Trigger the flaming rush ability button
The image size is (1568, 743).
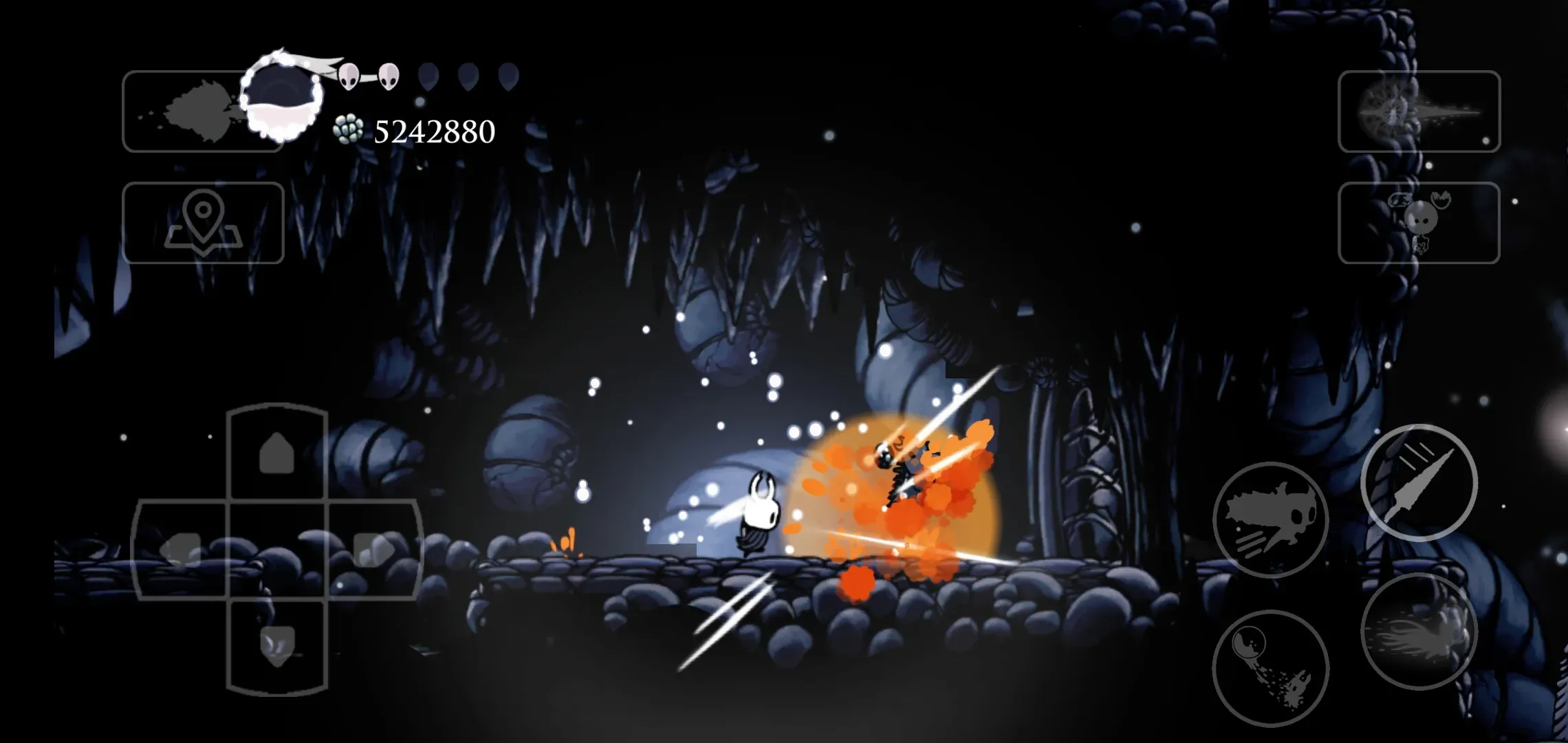[x=1418, y=631]
